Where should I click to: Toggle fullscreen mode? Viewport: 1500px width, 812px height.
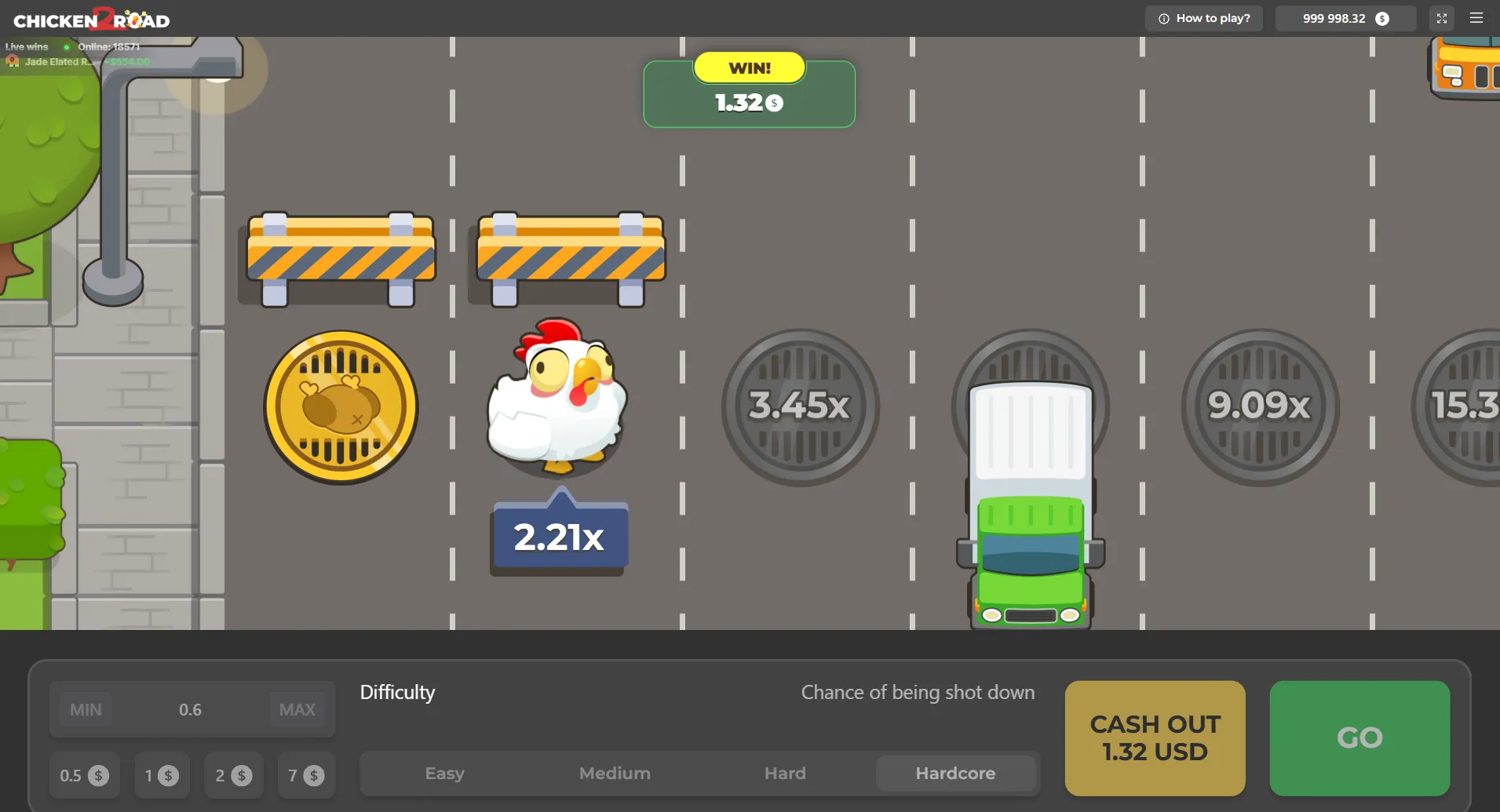pyautogui.click(x=1442, y=18)
